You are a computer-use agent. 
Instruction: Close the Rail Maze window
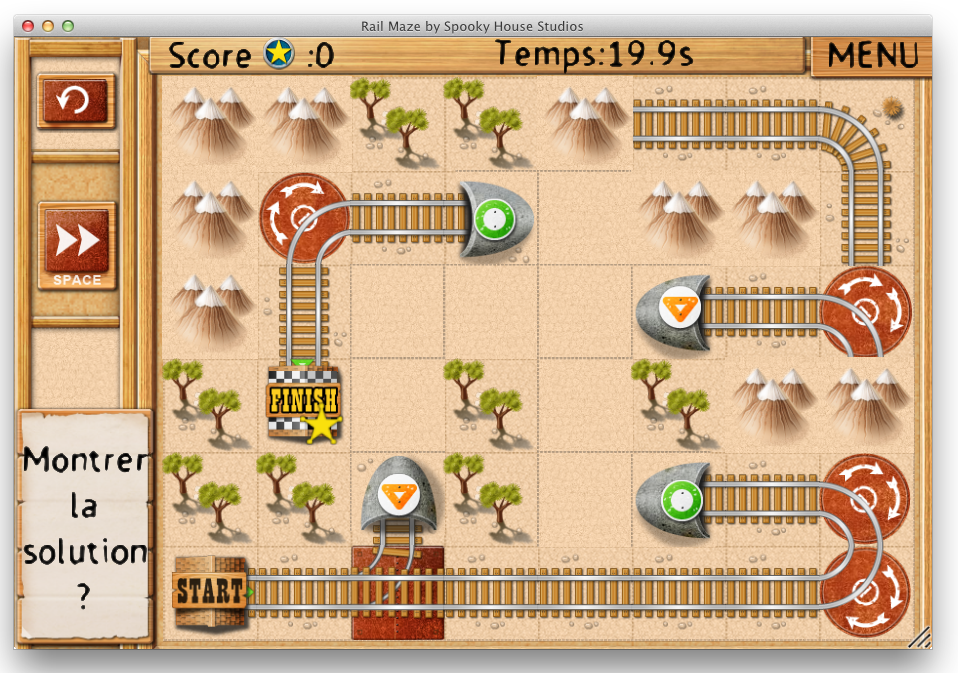pyautogui.click(x=28, y=26)
